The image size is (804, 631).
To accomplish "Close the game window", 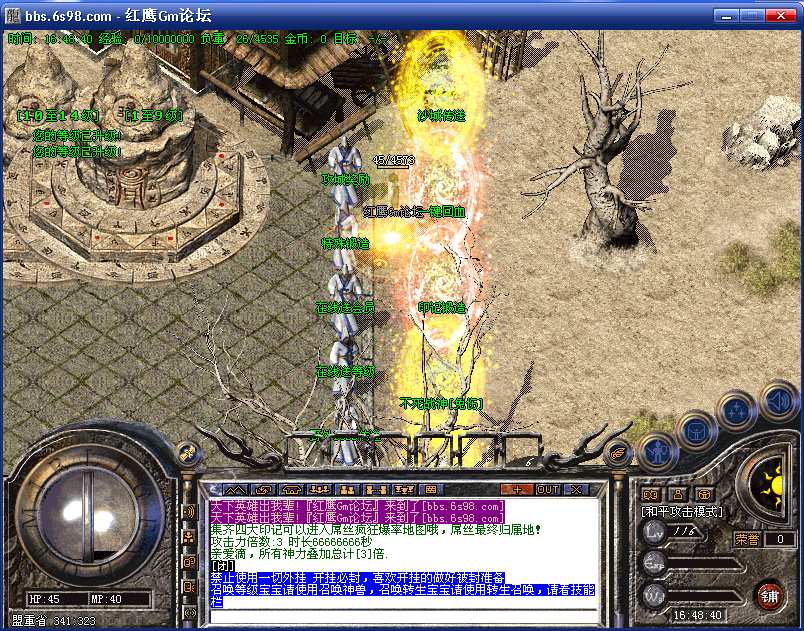I will [x=783, y=15].
